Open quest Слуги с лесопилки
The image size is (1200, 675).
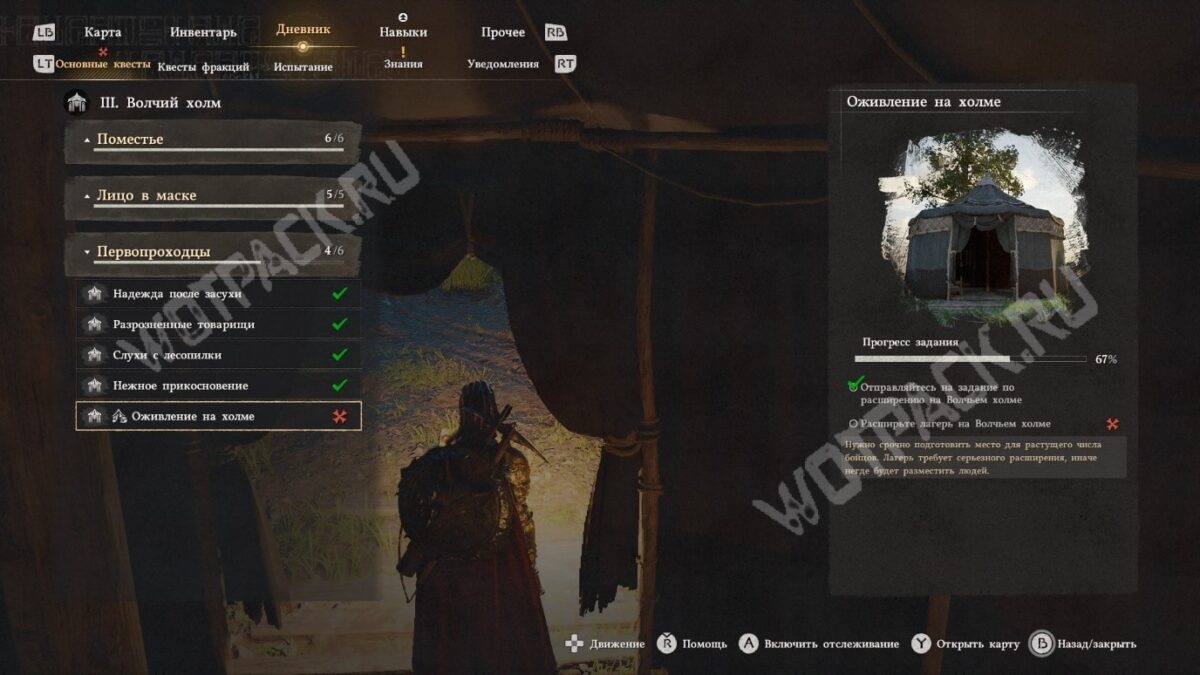218,355
